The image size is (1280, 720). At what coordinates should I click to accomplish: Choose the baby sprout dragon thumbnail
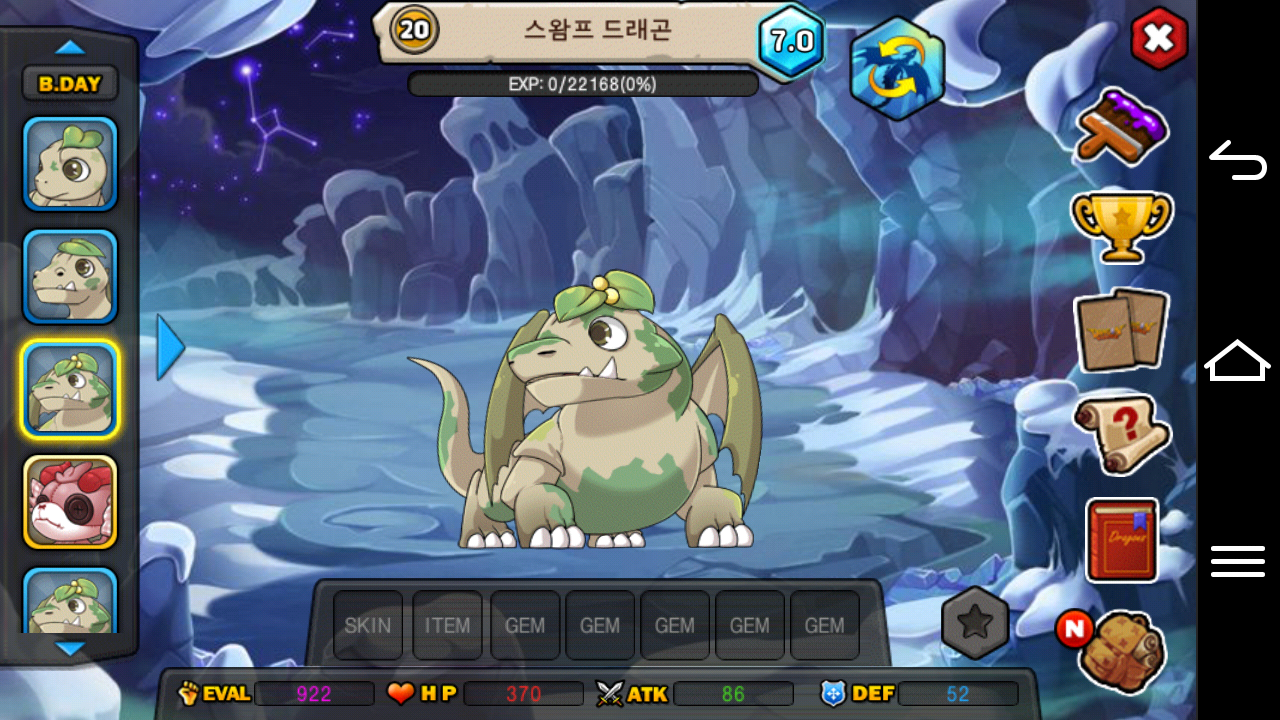coord(70,164)
